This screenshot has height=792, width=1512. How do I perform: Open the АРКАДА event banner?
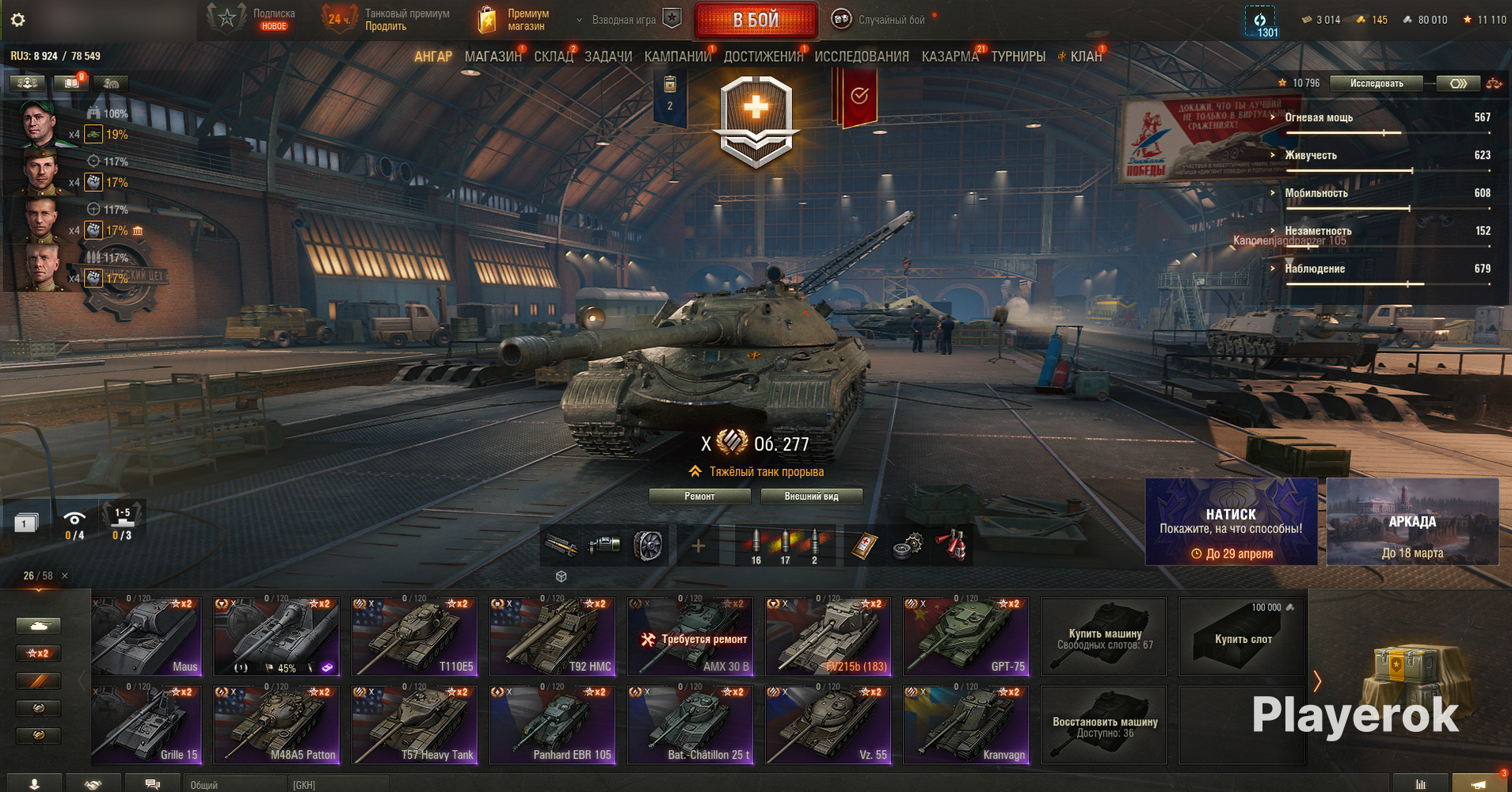tap(1412, 521)
